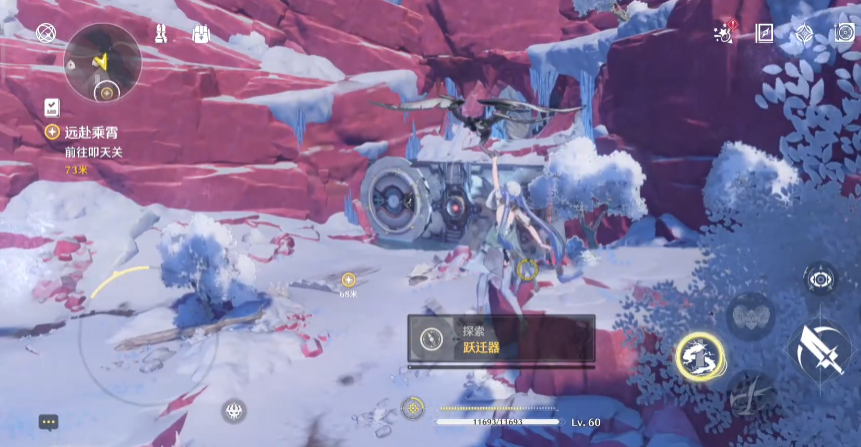Open the globe icon beside the minimap
Screen dimensions: 861x447
click(45, 33)
